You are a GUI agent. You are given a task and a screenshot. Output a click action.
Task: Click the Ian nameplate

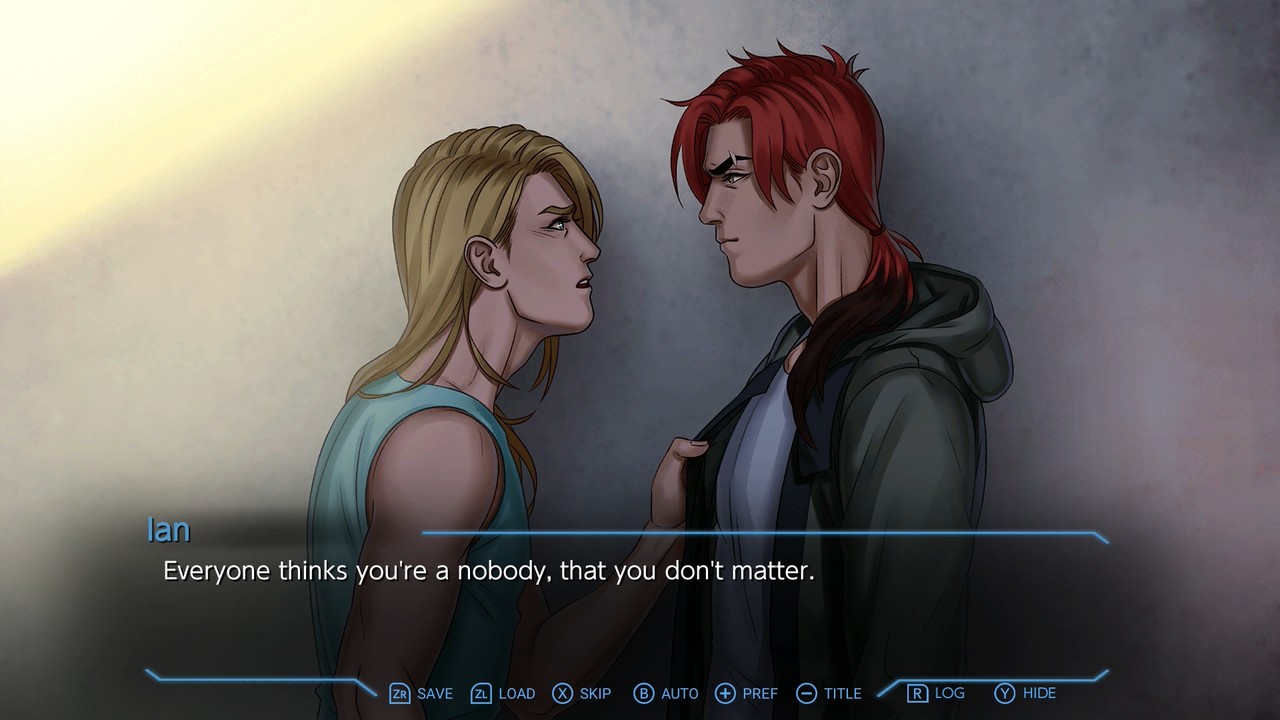[168, 530]
